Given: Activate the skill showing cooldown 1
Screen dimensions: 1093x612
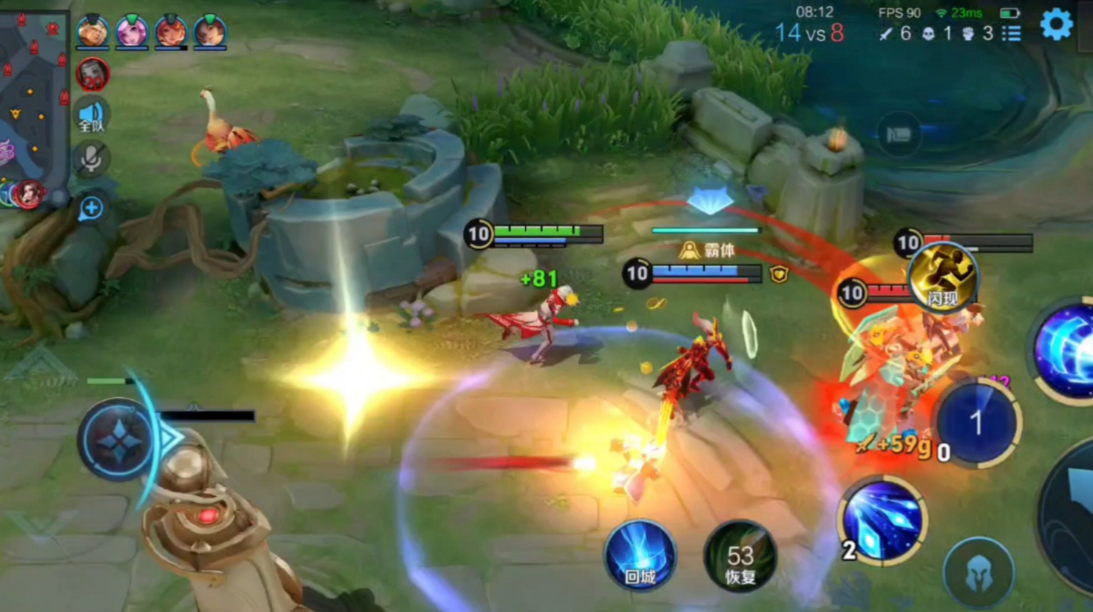Looking at the screenshot, I should click(x=976, y=423).
